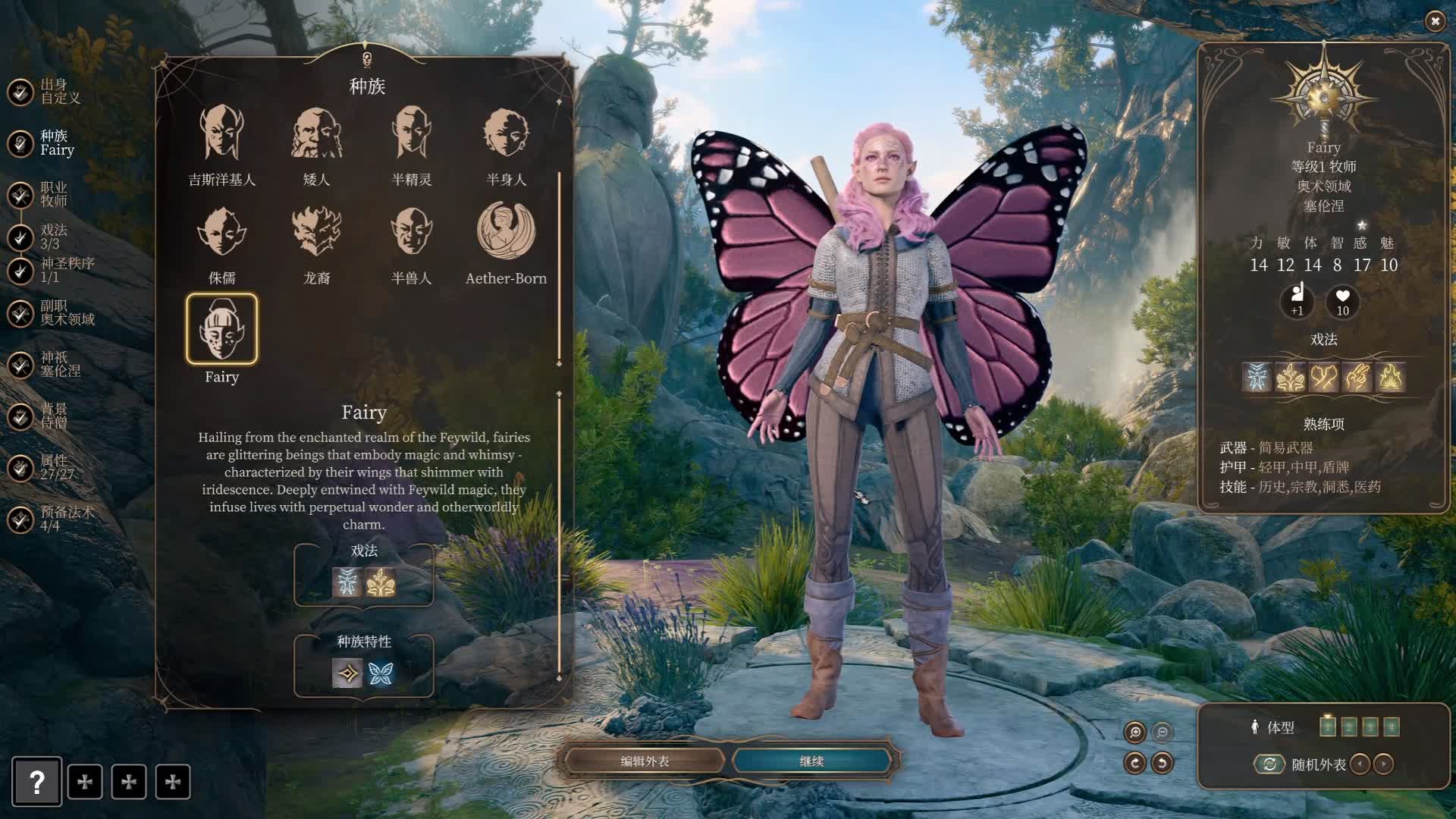Image resolution: width=1456 pixels, height=819 pixels.
Task: Choose the 侏儒 gnome race
Action: click(221, 232)
